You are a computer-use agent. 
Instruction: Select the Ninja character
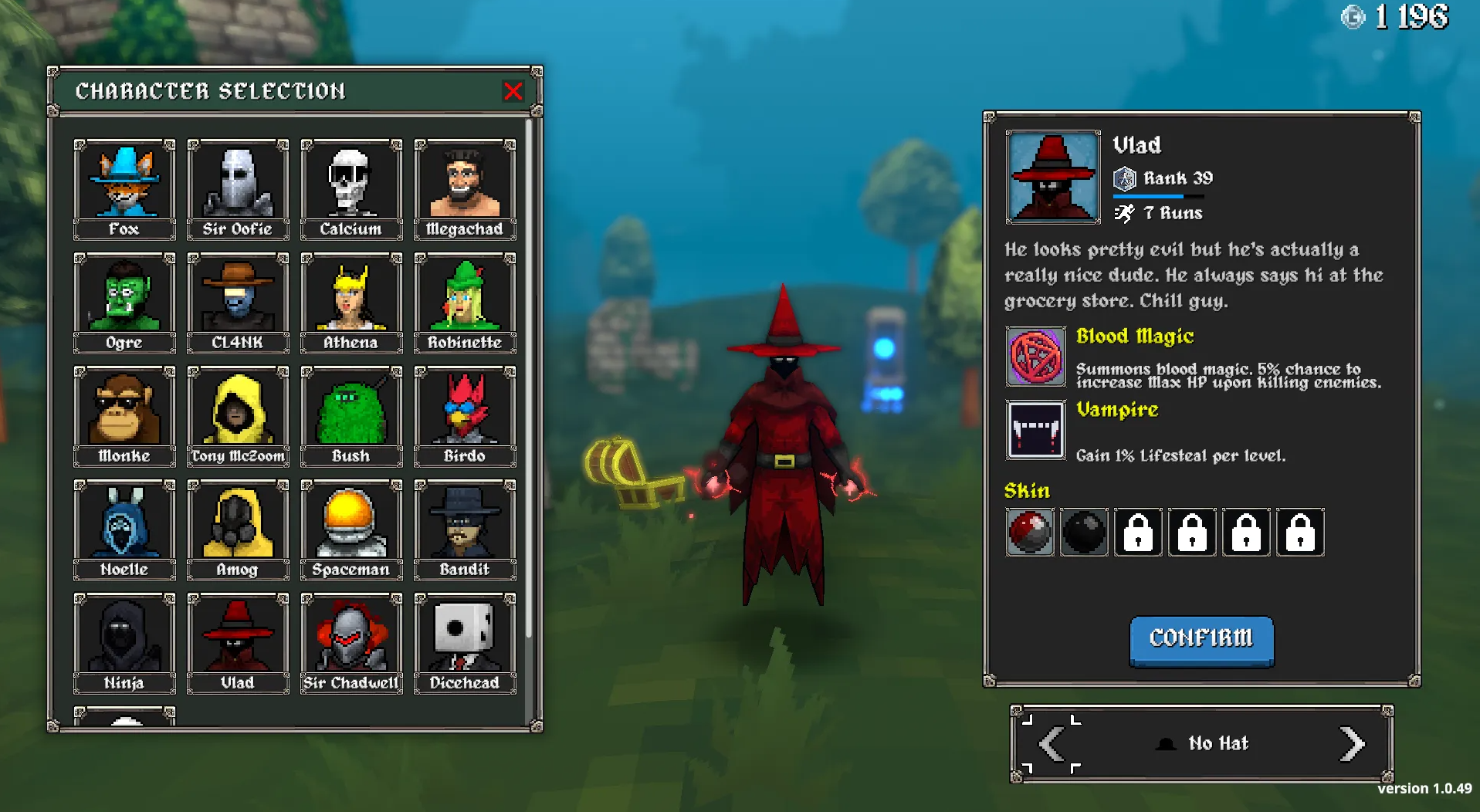tap(124, 642)
